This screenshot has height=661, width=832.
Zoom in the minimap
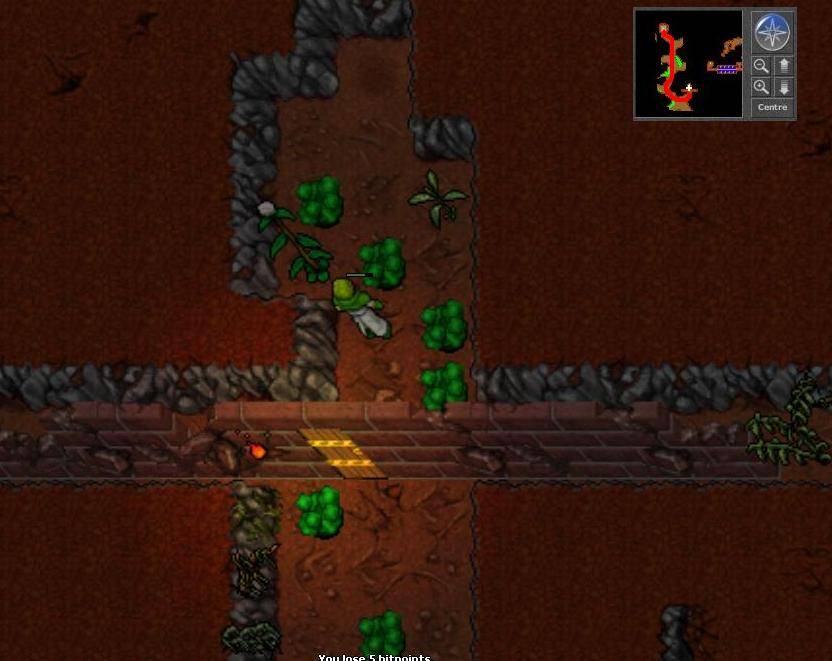pos(762,87)
